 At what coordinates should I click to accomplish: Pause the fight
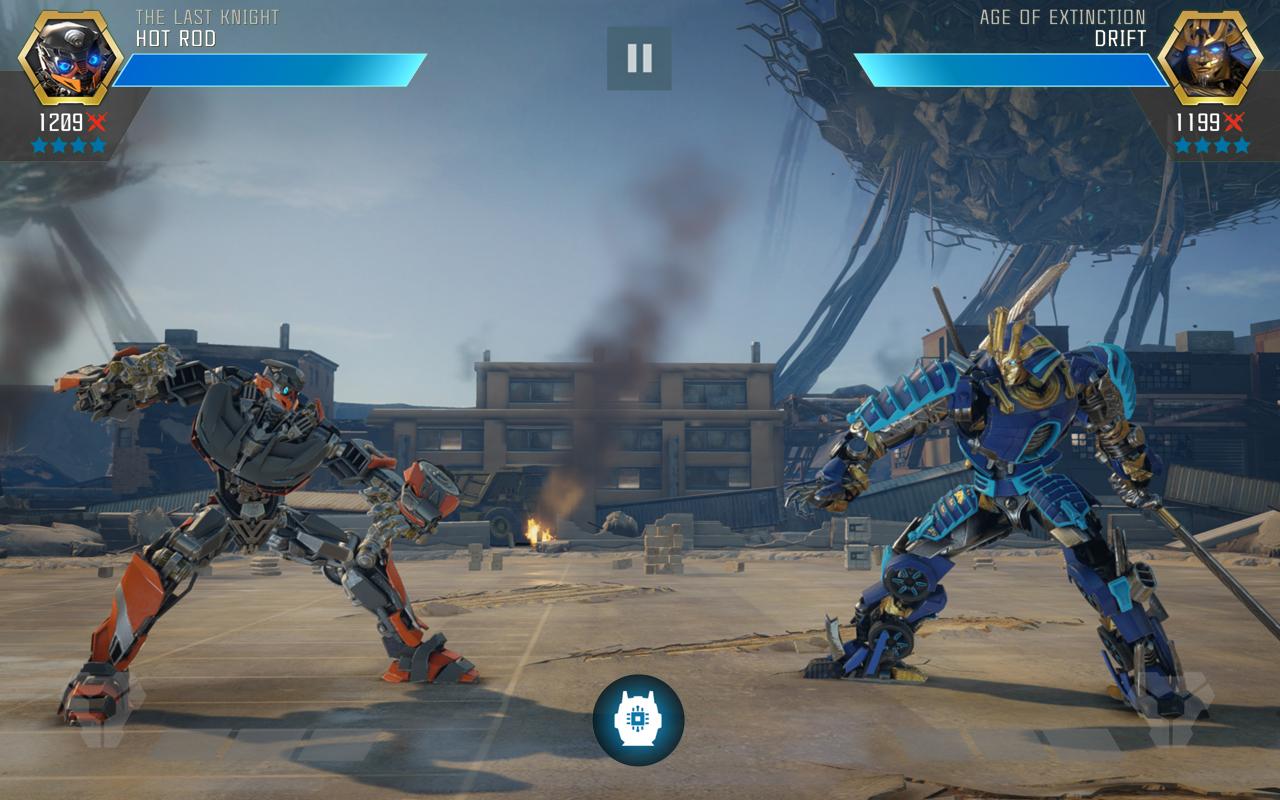coord(639,59)
